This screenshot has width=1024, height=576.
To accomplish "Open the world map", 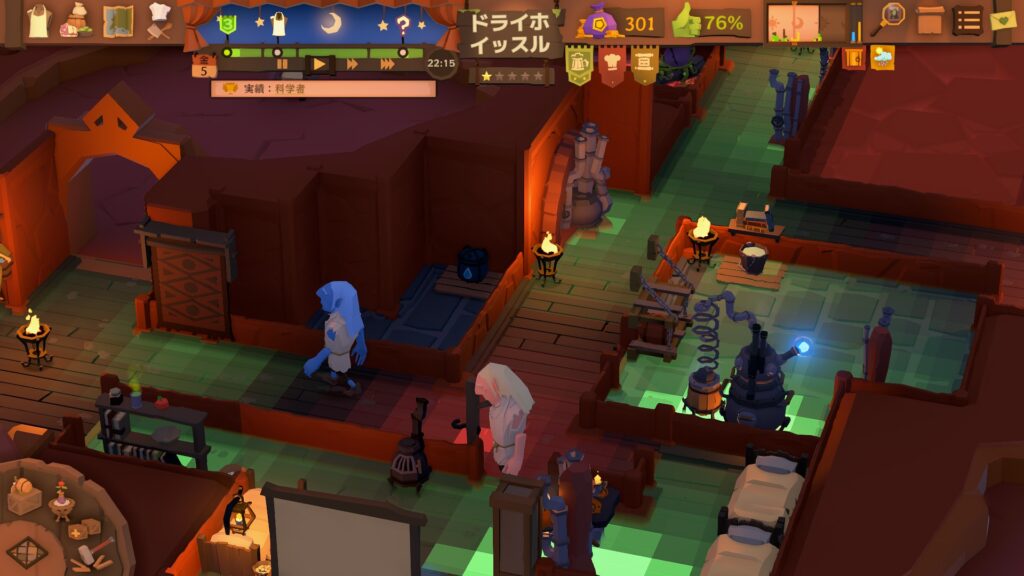I will point(118,20).
